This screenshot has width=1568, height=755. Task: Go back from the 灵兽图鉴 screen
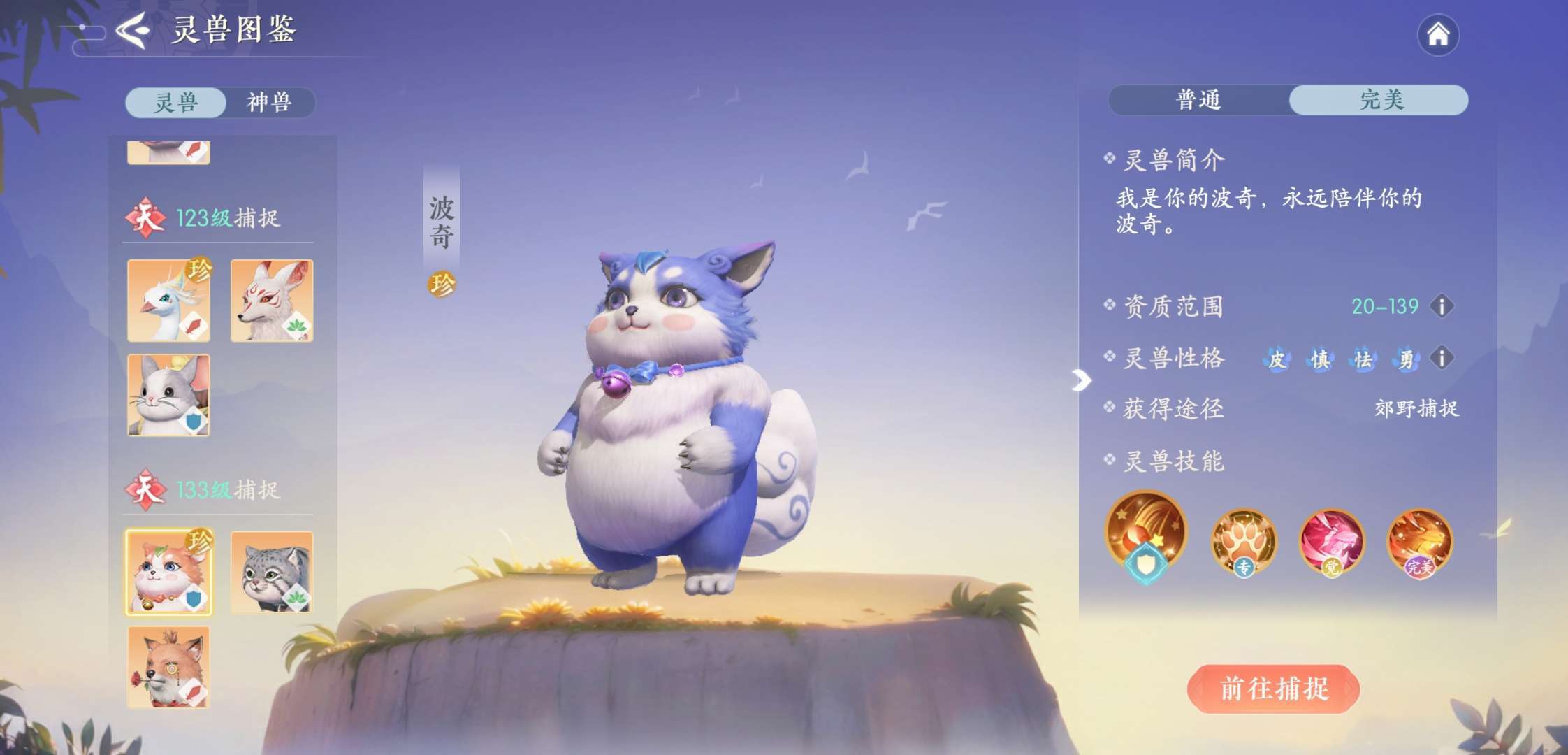[x=133, y=31]
